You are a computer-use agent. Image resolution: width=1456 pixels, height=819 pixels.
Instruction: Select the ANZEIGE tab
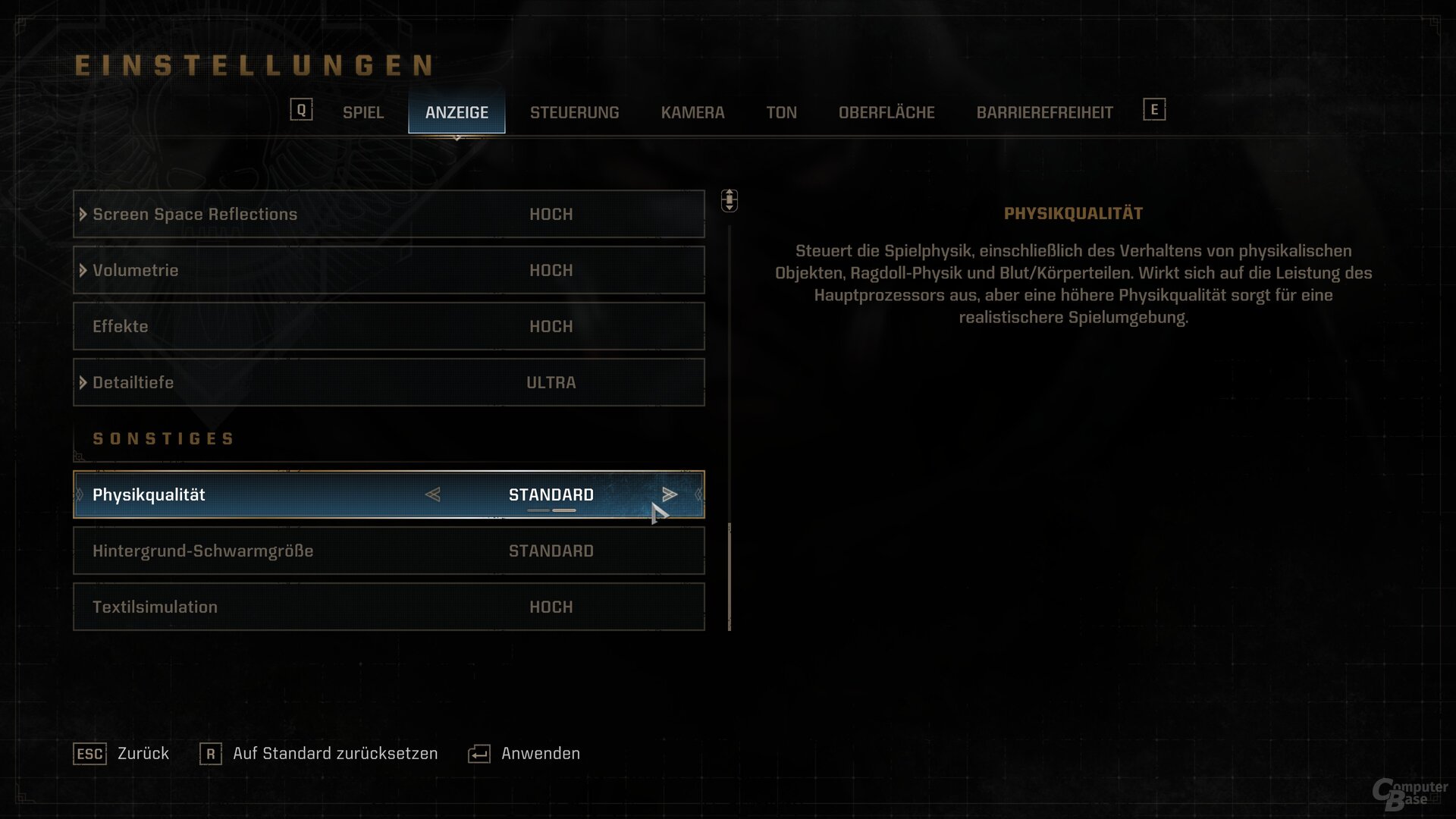click(x=457, y=112)
